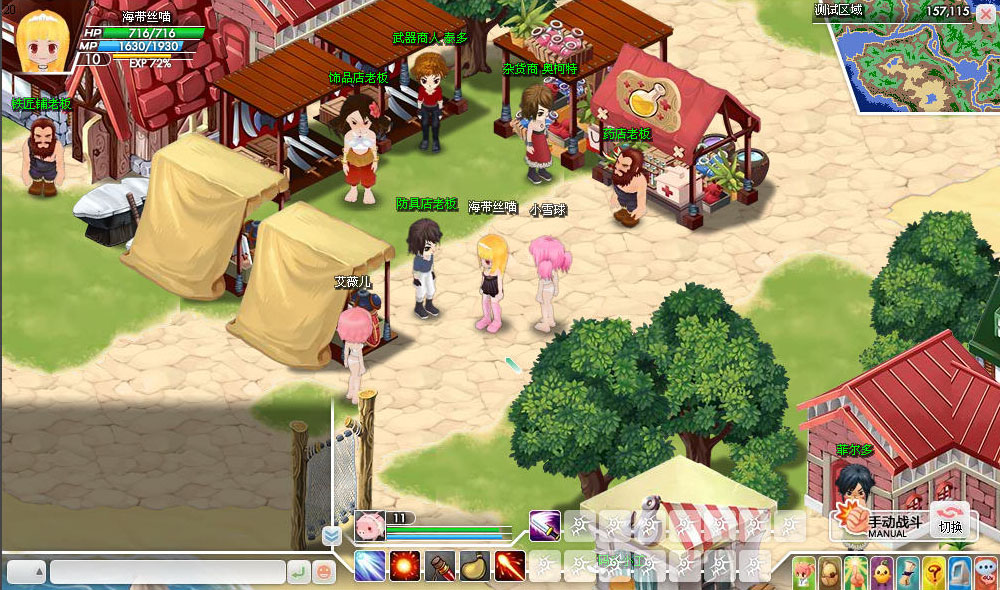Click the 切换 switch button

click(951, 520)
